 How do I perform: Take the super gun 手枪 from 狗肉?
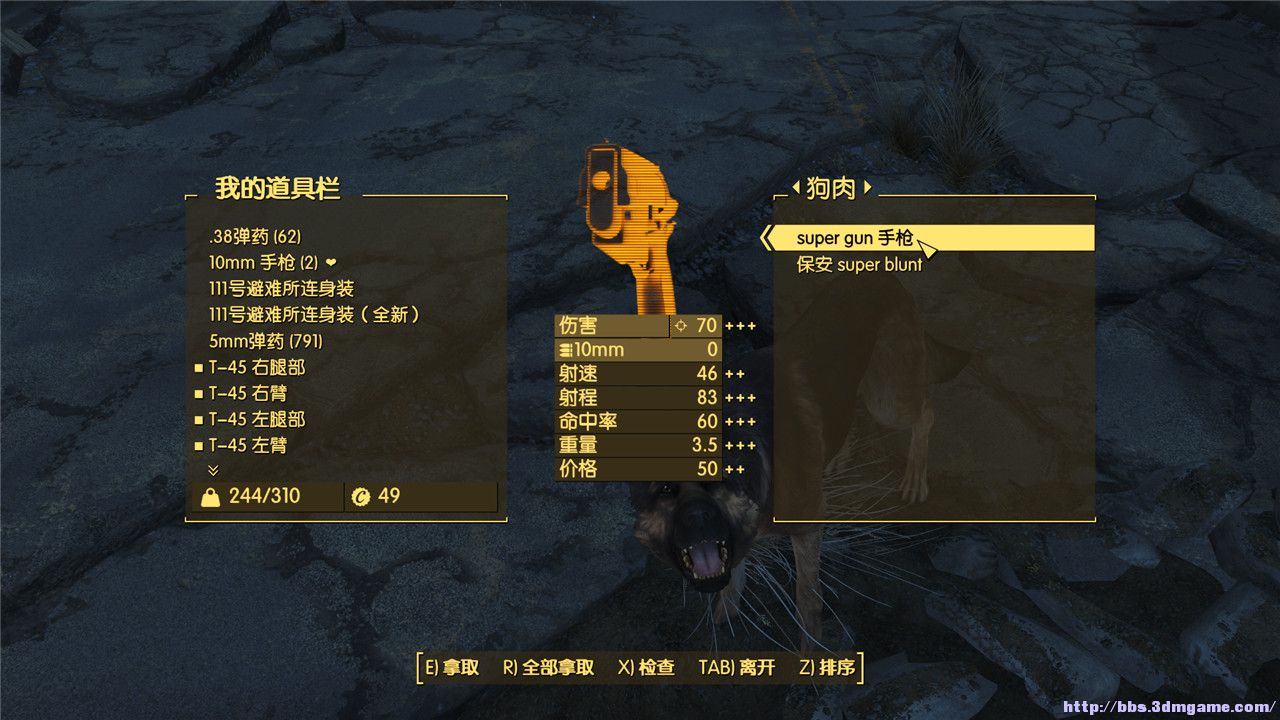coord(855,238)
